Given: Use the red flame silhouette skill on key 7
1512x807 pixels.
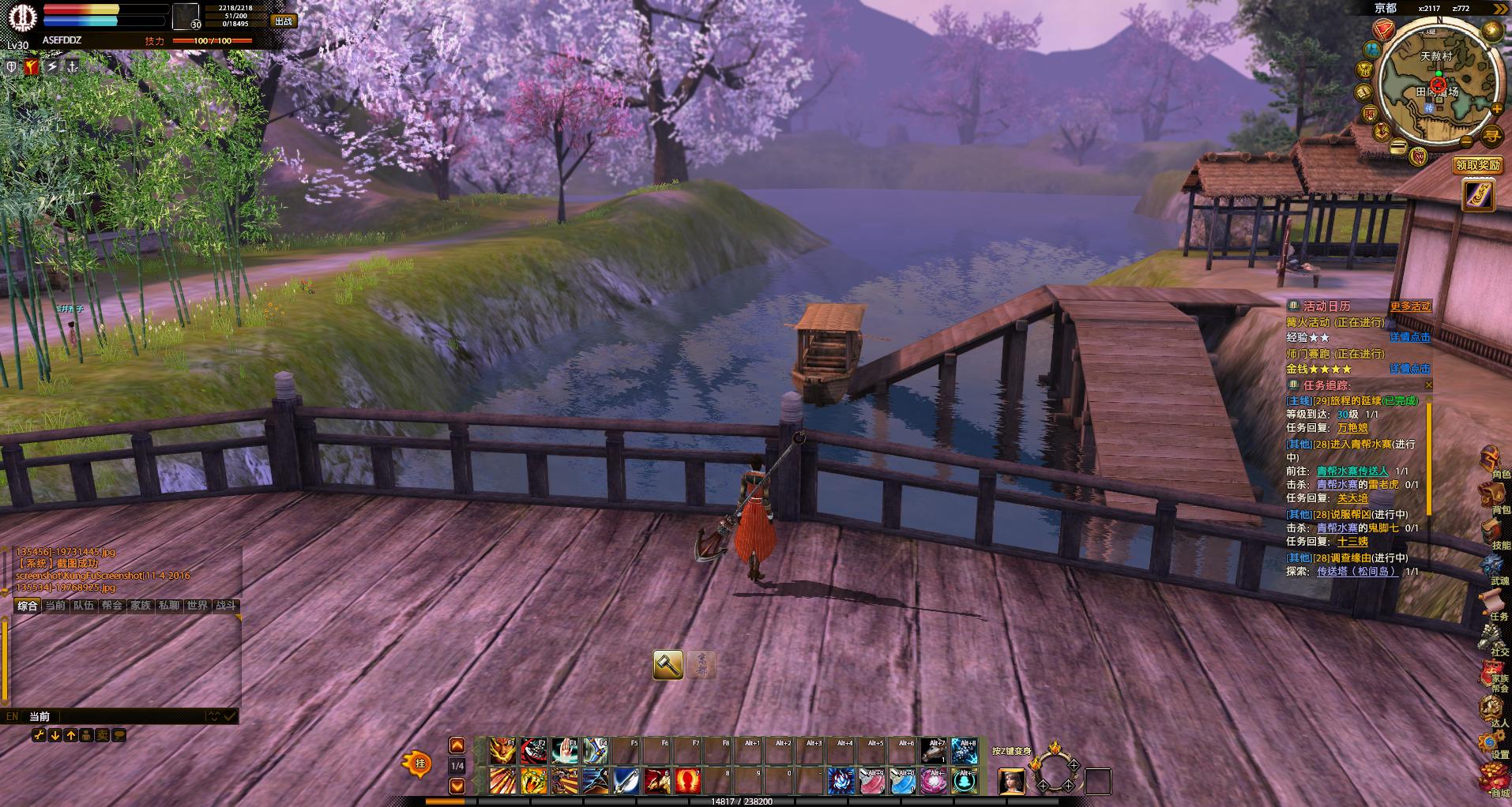Looking at the screenshot, I should click(688, 781).
